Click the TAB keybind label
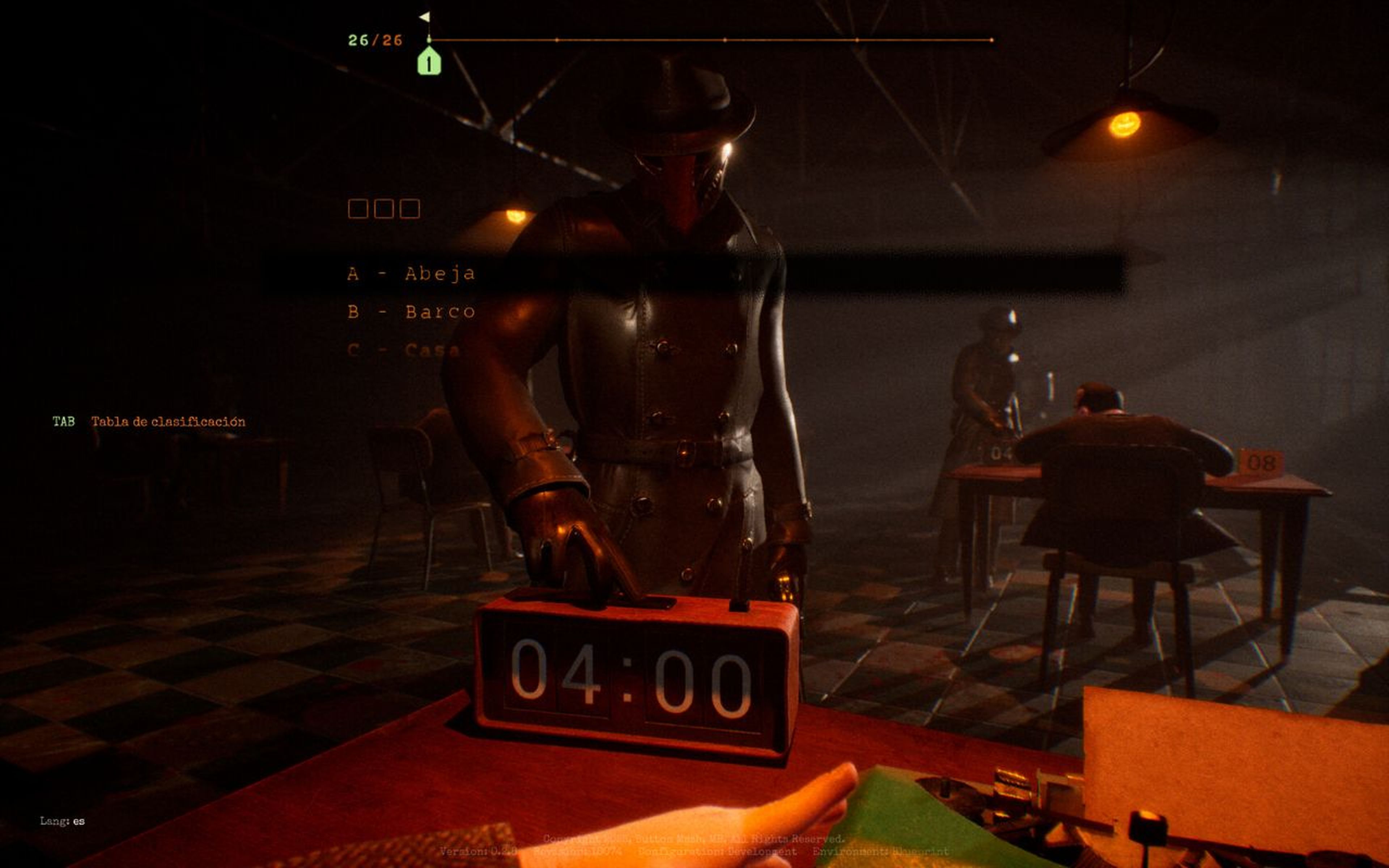The image size is (1389, 868). tap(64, 421)
